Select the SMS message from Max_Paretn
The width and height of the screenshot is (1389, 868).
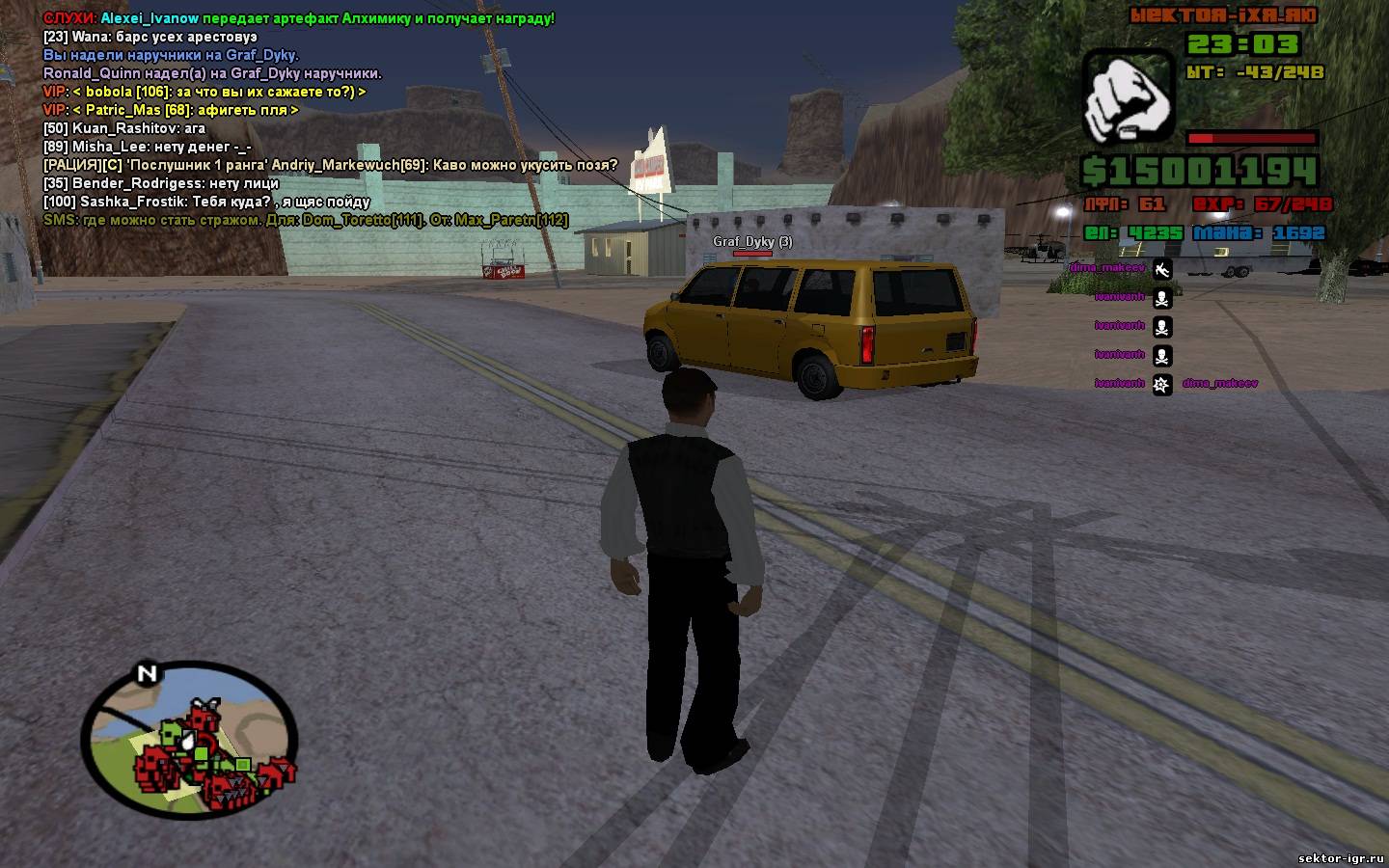[305, 220]
